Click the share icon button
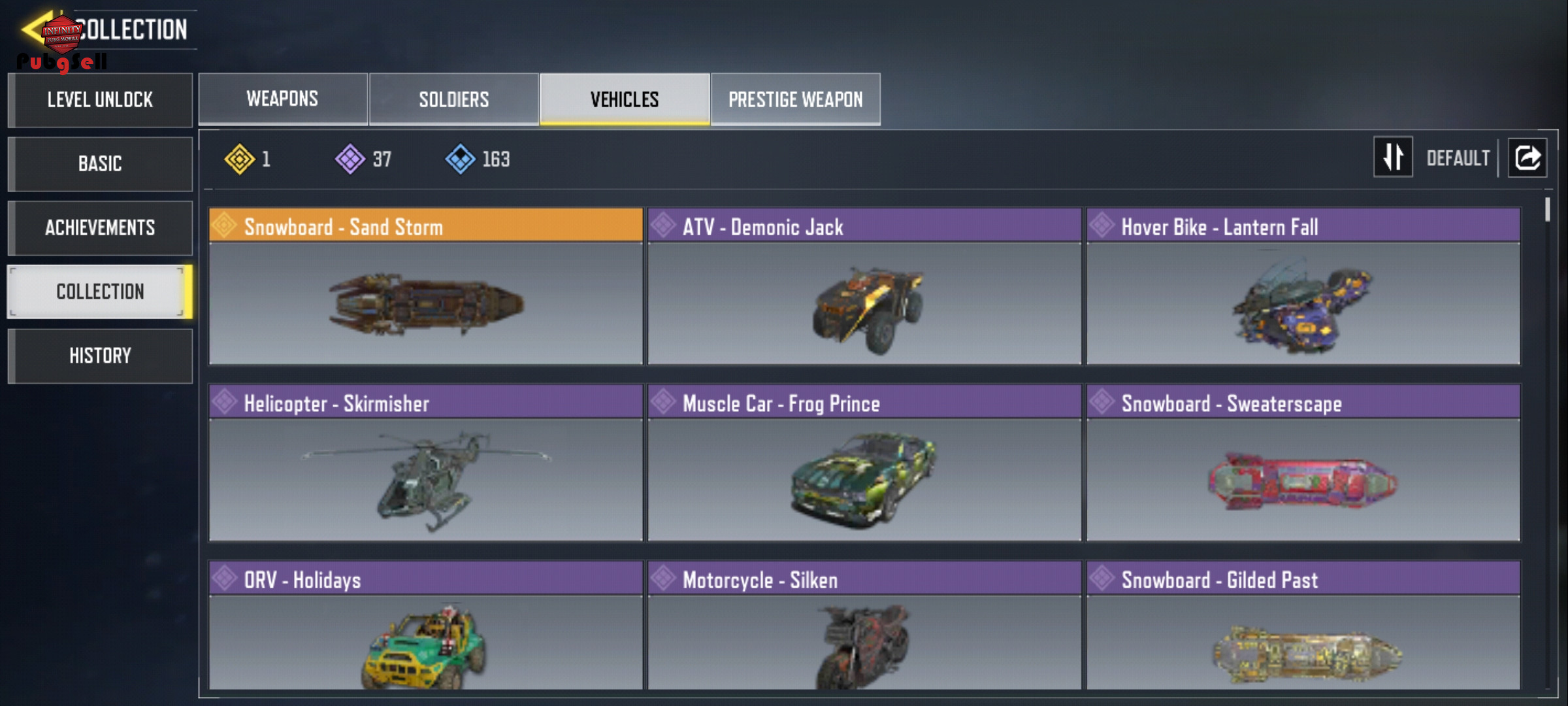Image resolution: width=1568 pixels, height=706 pixels. tap(1527, 158)
